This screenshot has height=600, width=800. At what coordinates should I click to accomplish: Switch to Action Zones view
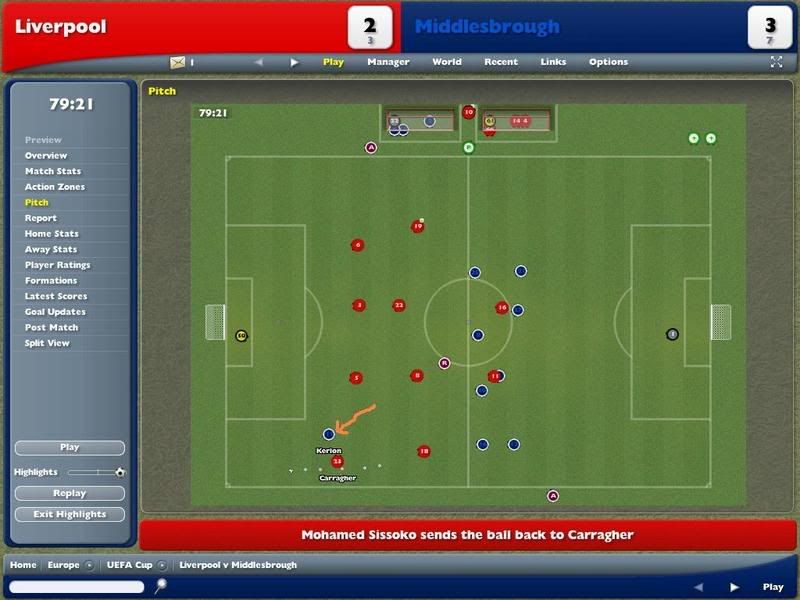[x=55, y=187]
